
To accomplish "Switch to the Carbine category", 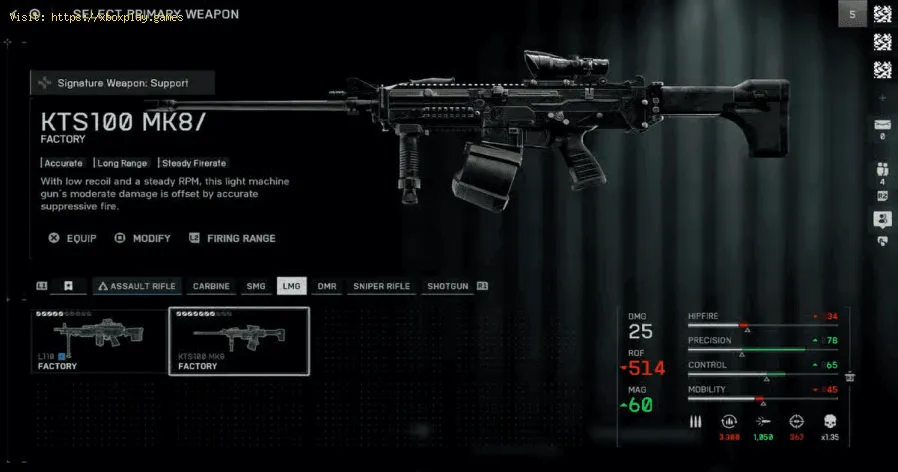I will [211, 286].
